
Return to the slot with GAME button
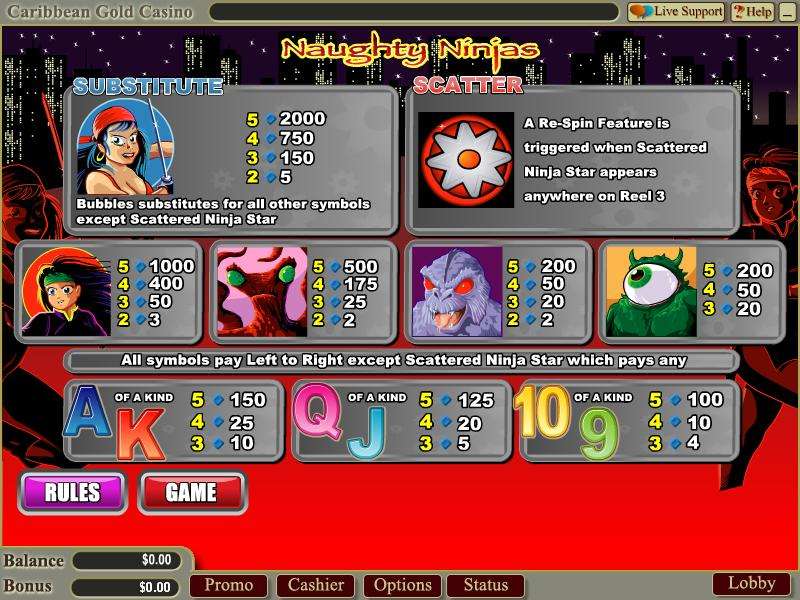tap(191, 491)
